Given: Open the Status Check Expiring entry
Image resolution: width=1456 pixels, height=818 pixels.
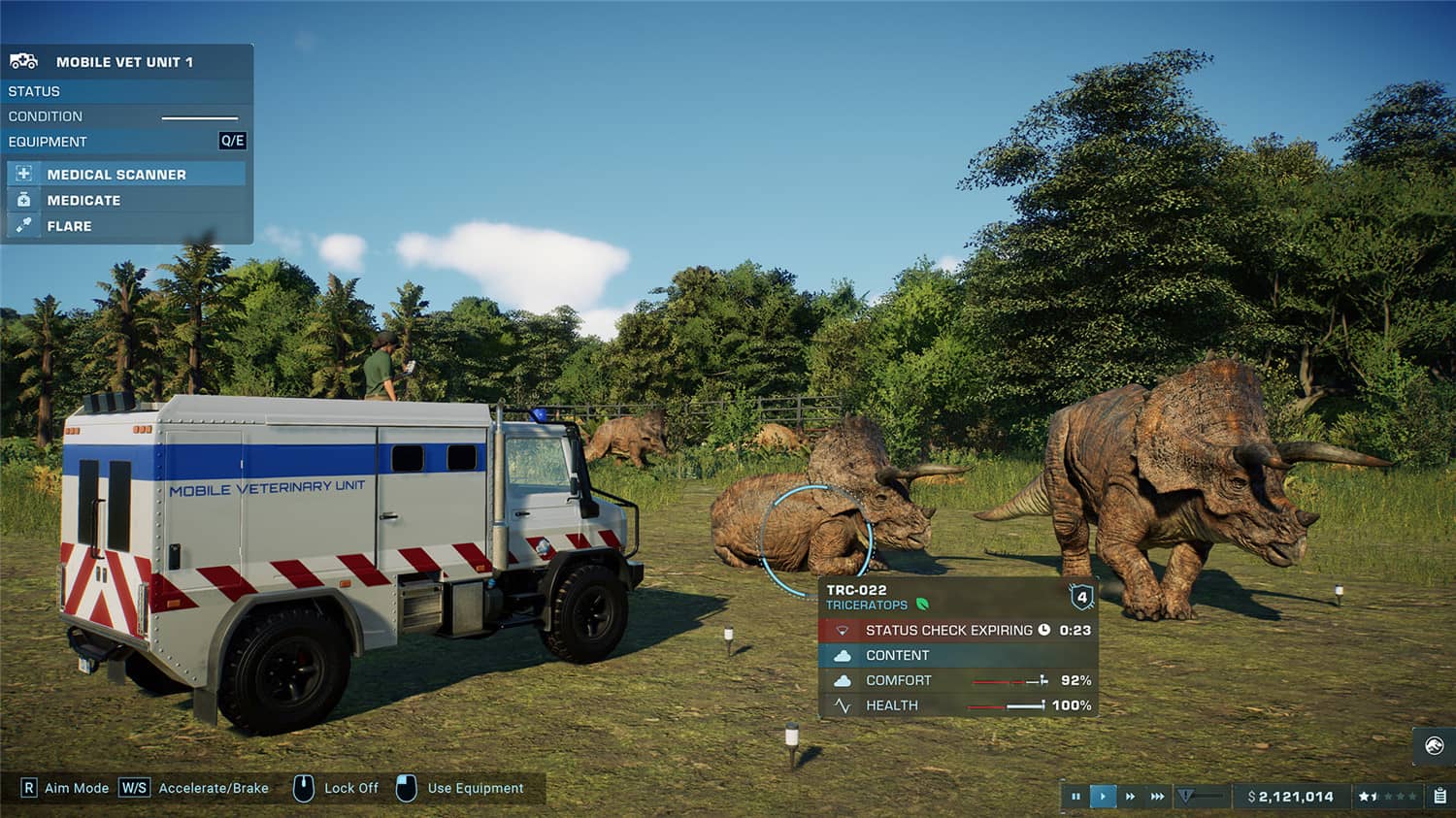Looking at the screenshot, I should pos(949,630).
